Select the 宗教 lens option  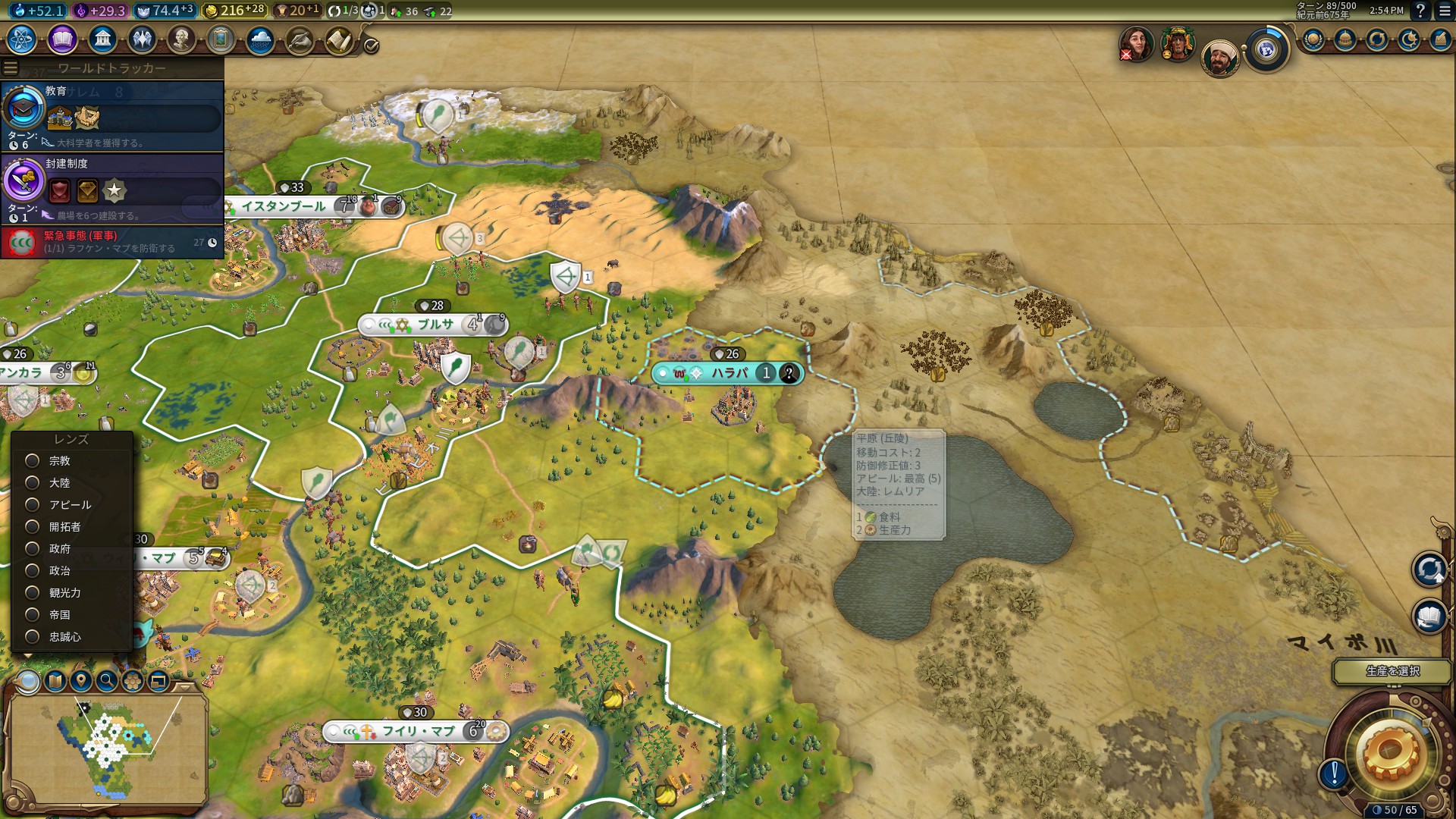coord(33,460)
